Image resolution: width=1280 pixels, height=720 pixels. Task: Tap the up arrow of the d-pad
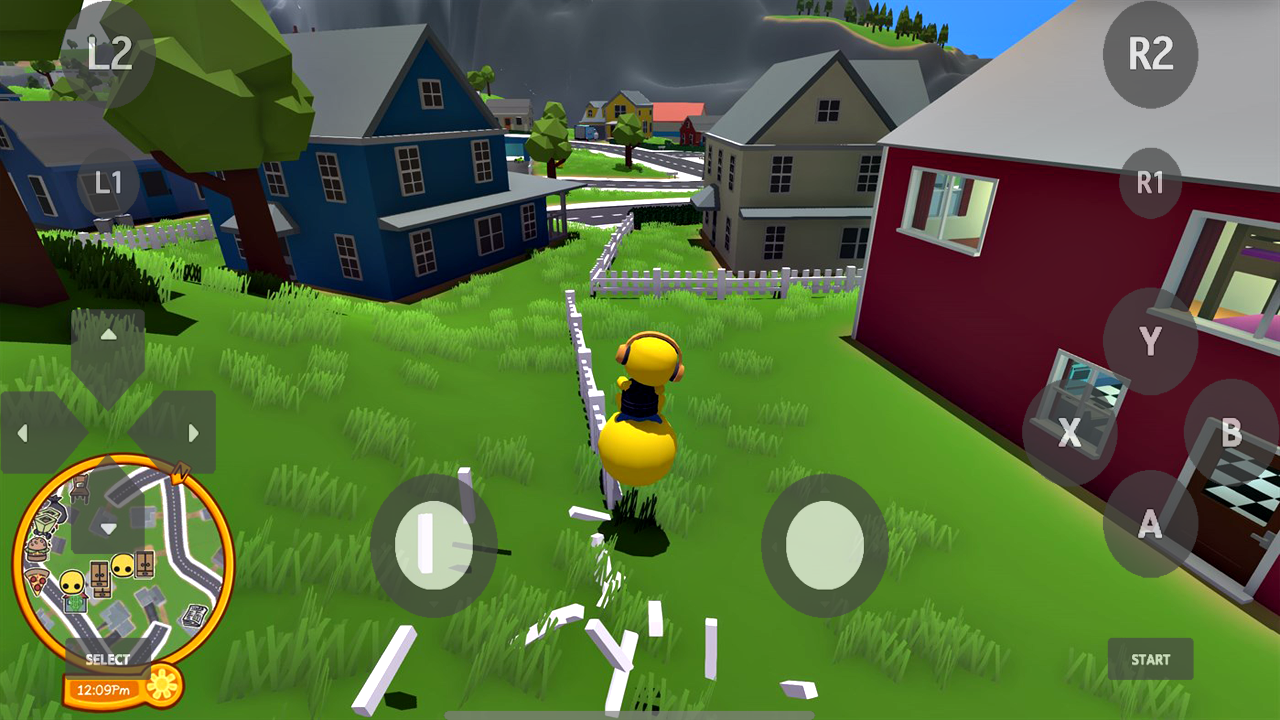108,333
